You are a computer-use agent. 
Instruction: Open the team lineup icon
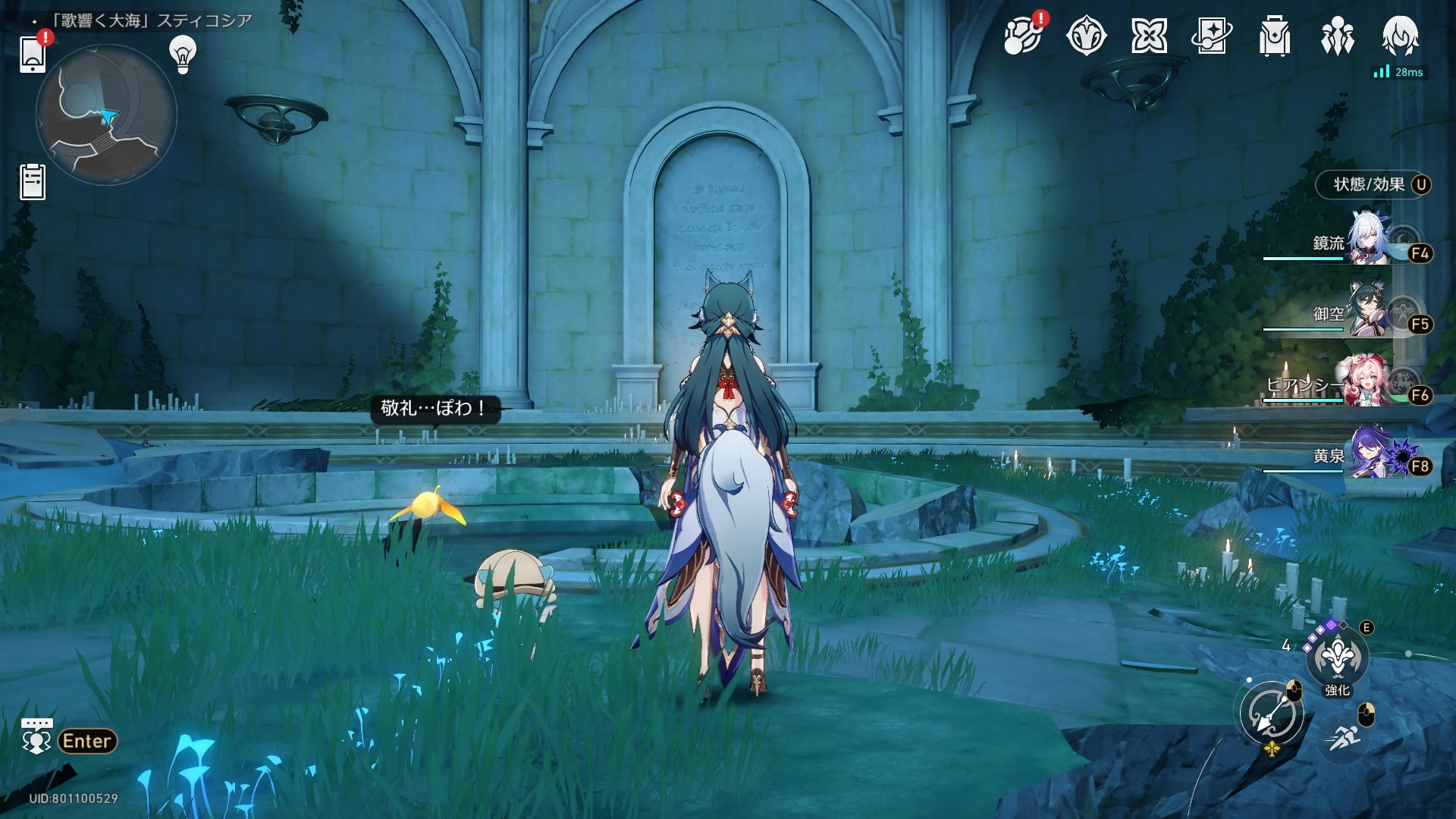point(1337,36)
